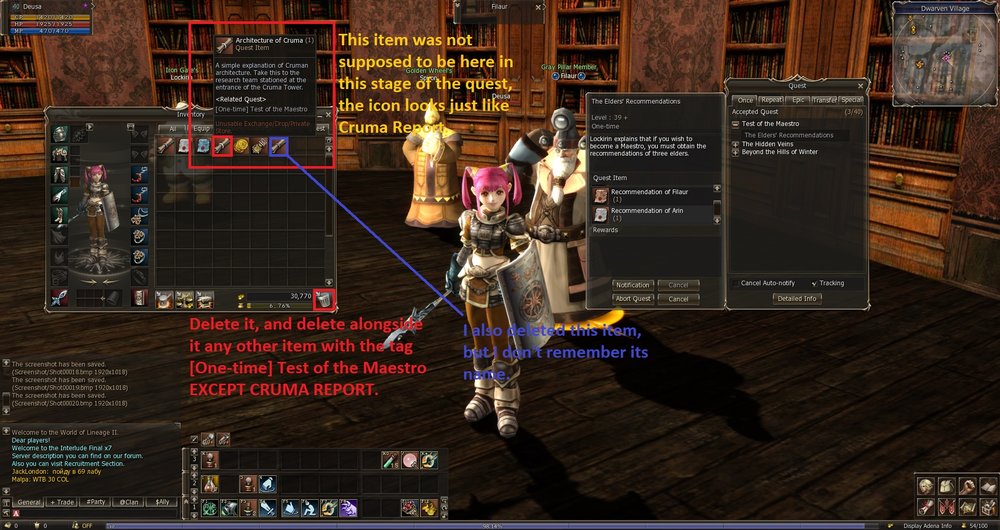Switch to the Repeat quest tab

[x=771, y=100]
